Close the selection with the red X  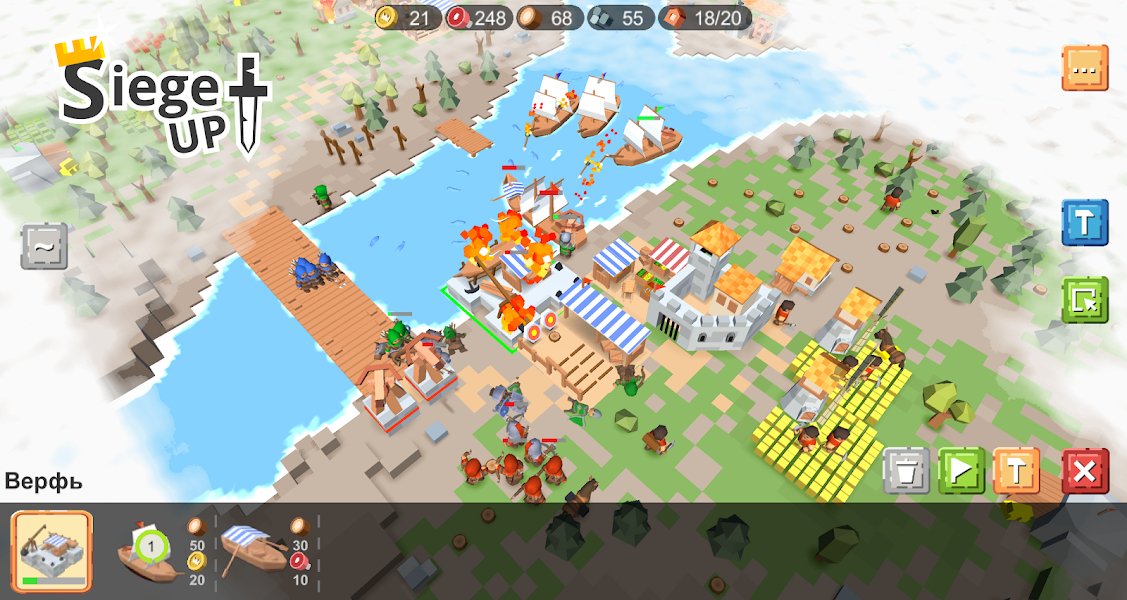point(1085,470)
